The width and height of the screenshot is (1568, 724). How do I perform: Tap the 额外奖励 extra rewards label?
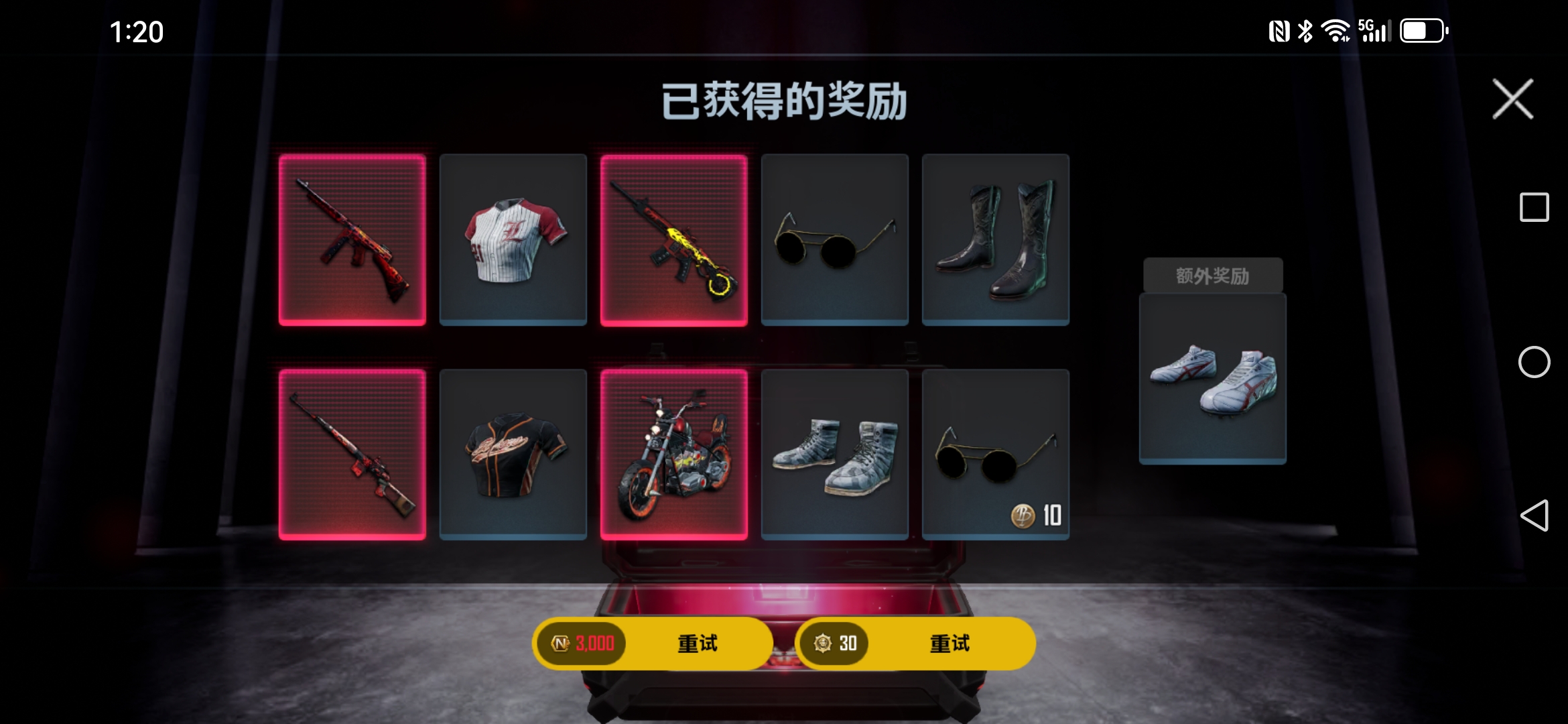pos(1212,274)
